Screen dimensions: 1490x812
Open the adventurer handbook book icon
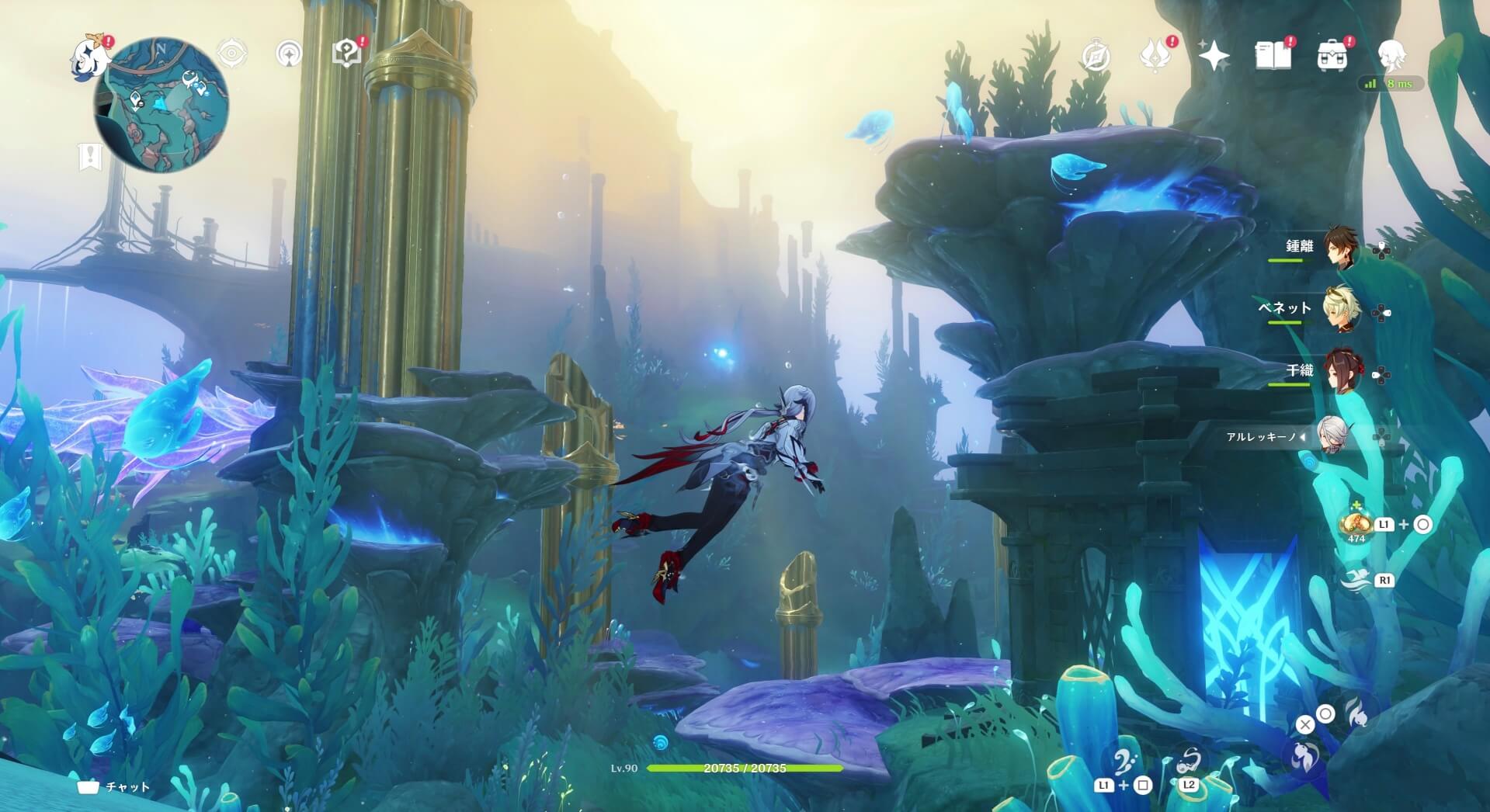pos(1273,56)
